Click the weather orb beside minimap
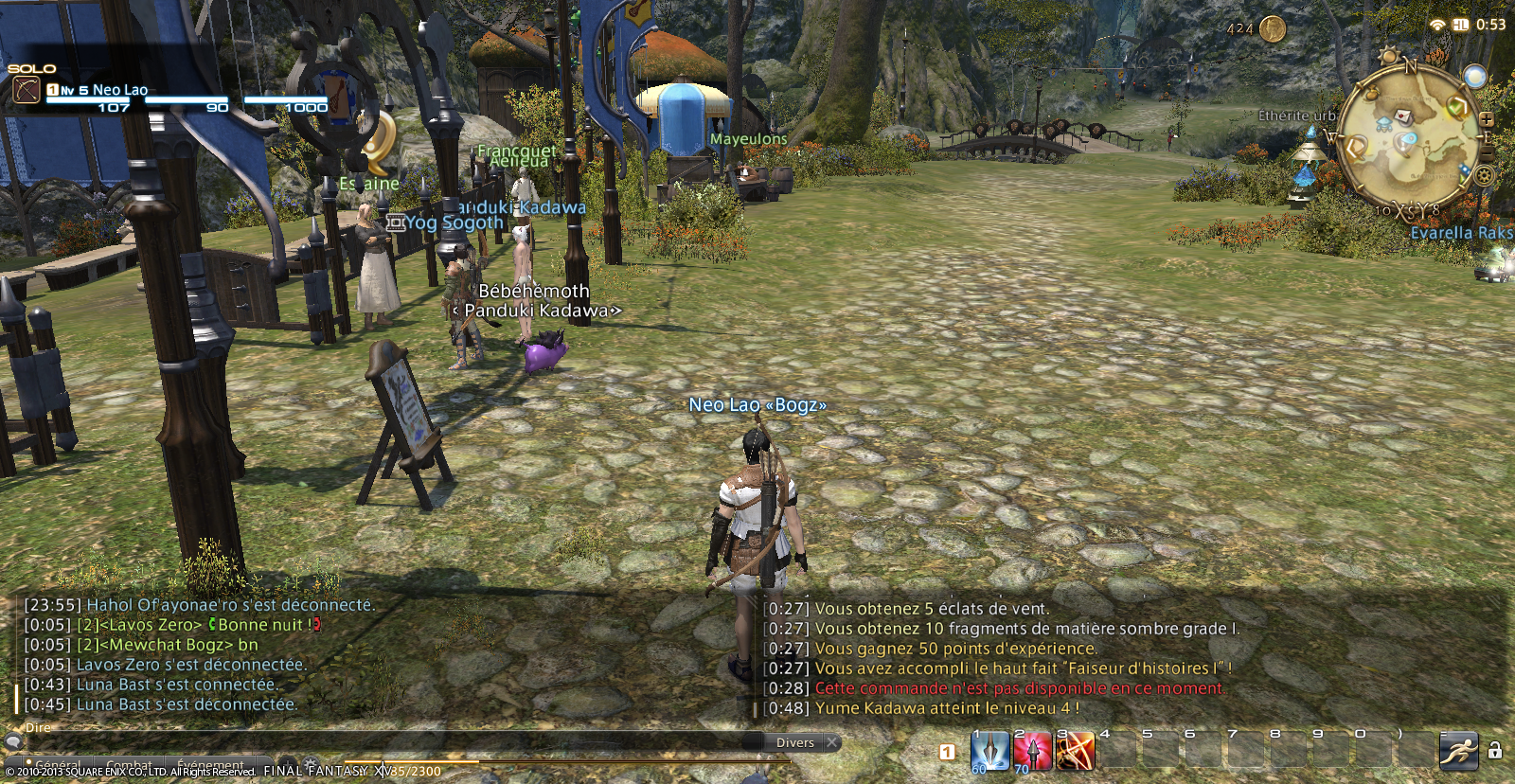1515x784 pixels. [x=1474, y=76]
